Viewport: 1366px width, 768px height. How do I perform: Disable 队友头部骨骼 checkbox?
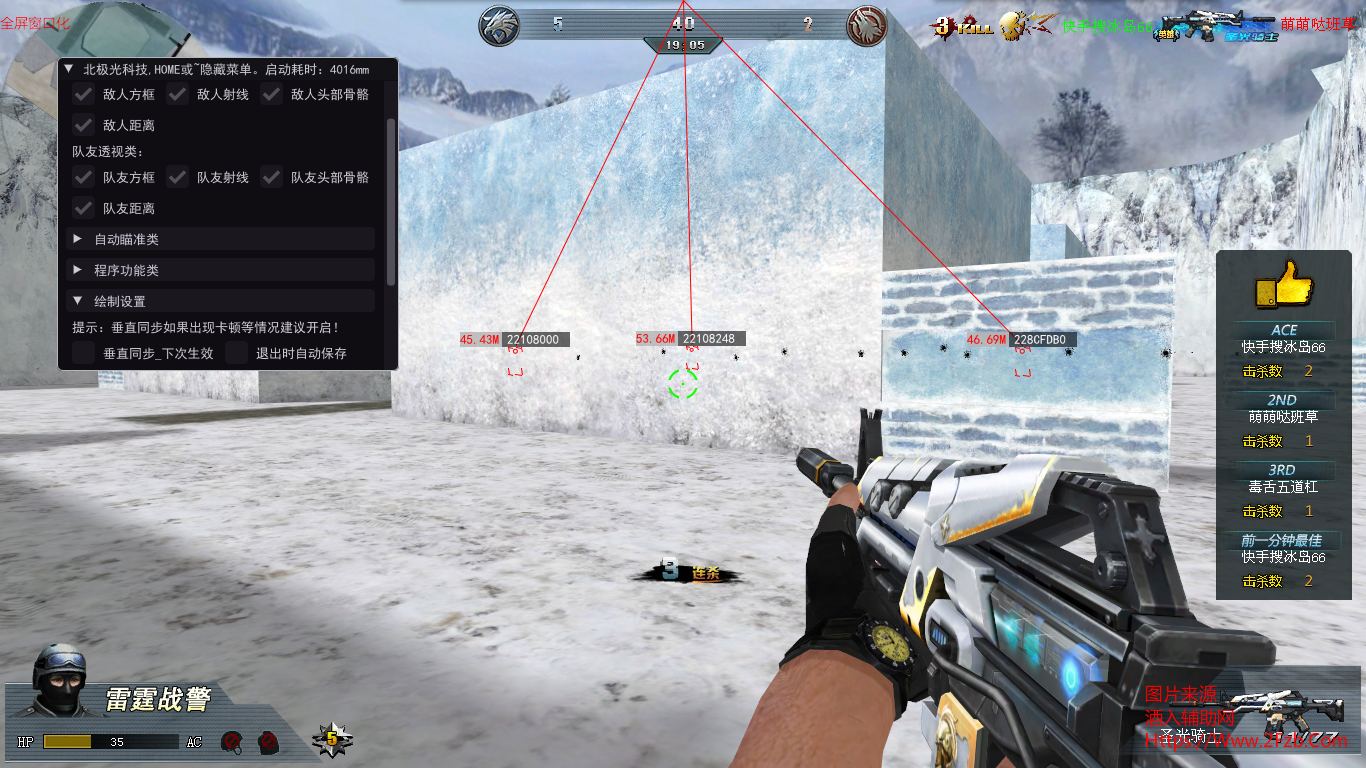(x=272, y=178)
